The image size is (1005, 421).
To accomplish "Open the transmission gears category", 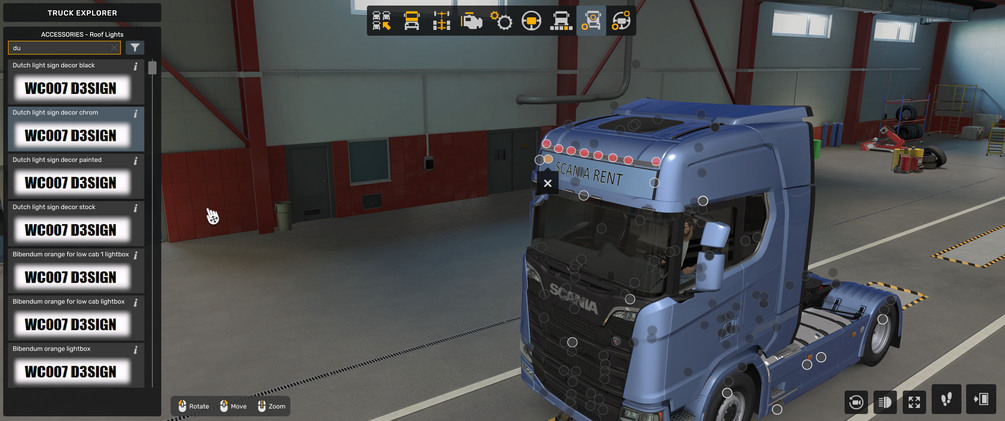I will (x=502, y=21).
